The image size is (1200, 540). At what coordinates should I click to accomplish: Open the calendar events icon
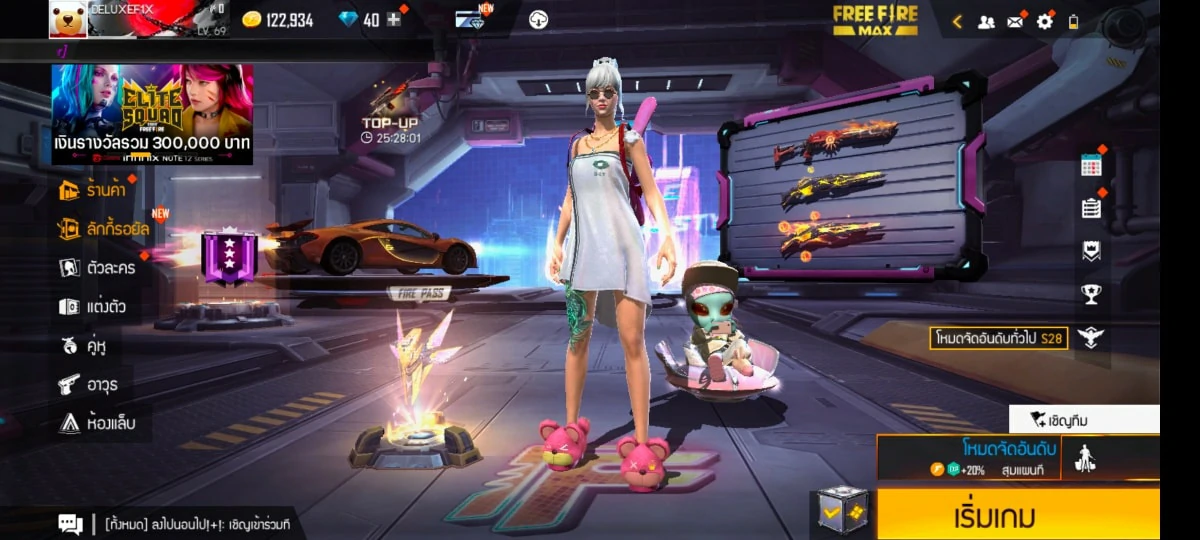tap(1091, 166)
